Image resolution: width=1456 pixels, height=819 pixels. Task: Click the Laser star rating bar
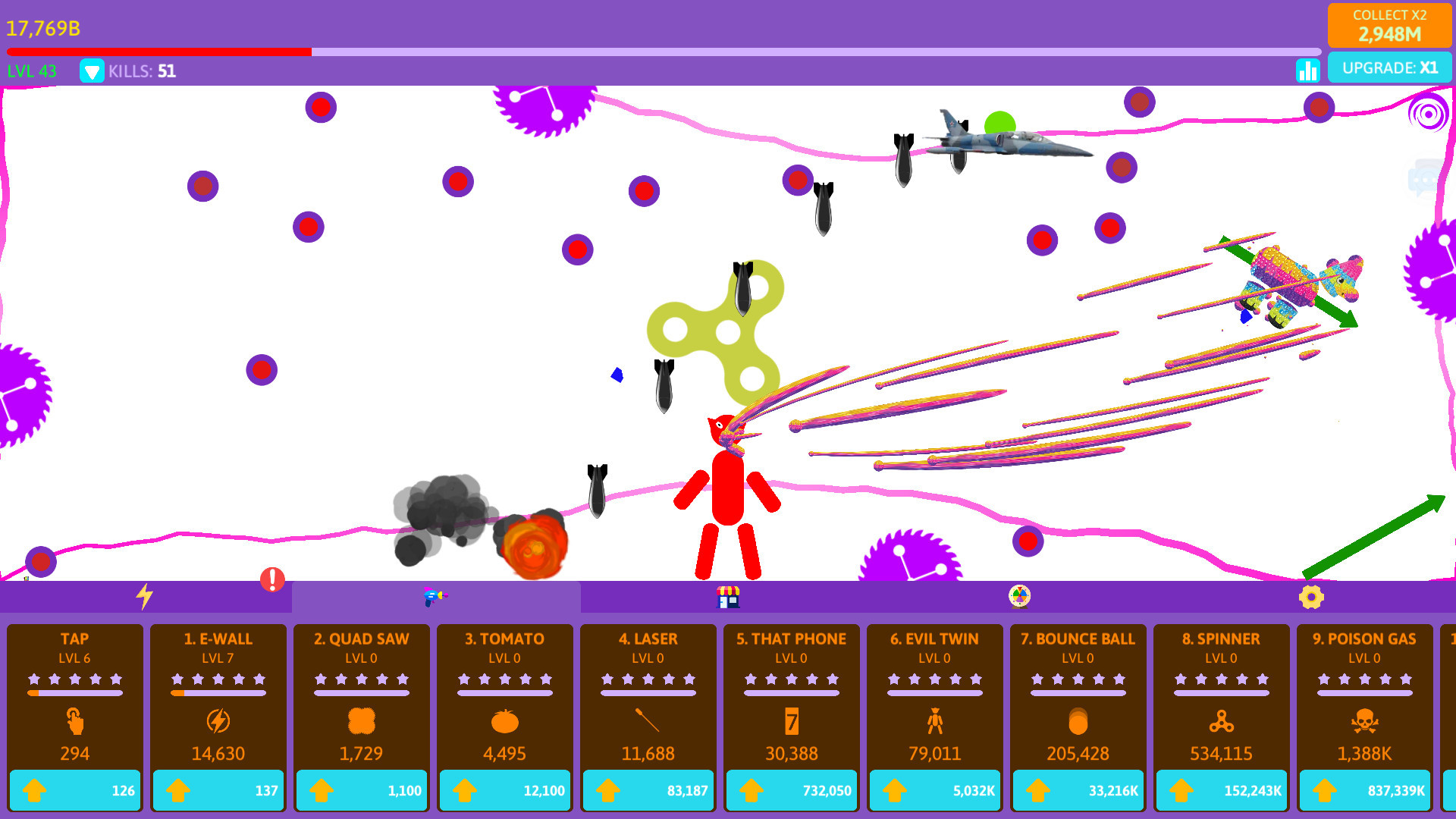[647, 680]
